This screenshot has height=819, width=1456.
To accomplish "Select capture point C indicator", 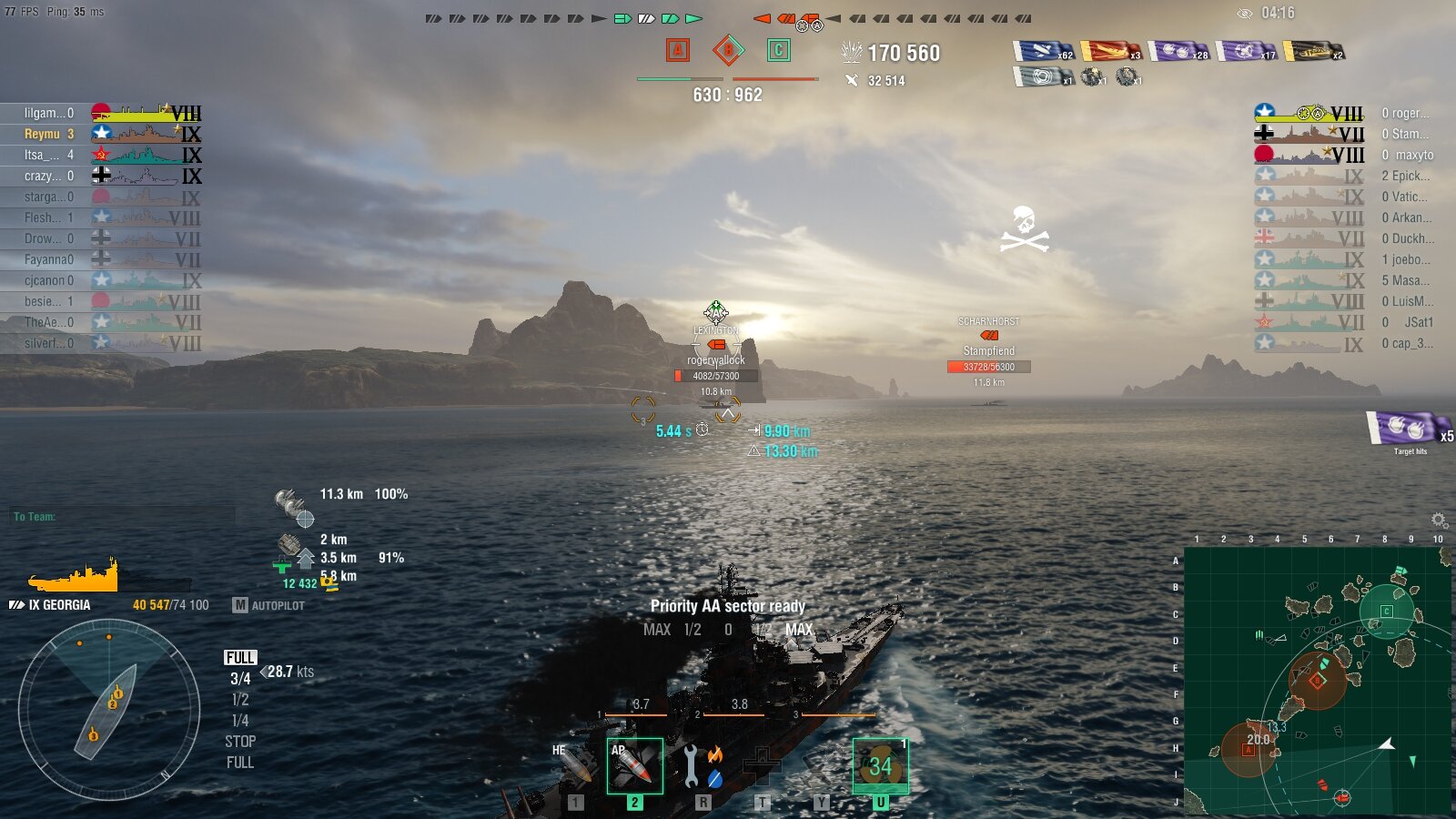I will 778,50.
